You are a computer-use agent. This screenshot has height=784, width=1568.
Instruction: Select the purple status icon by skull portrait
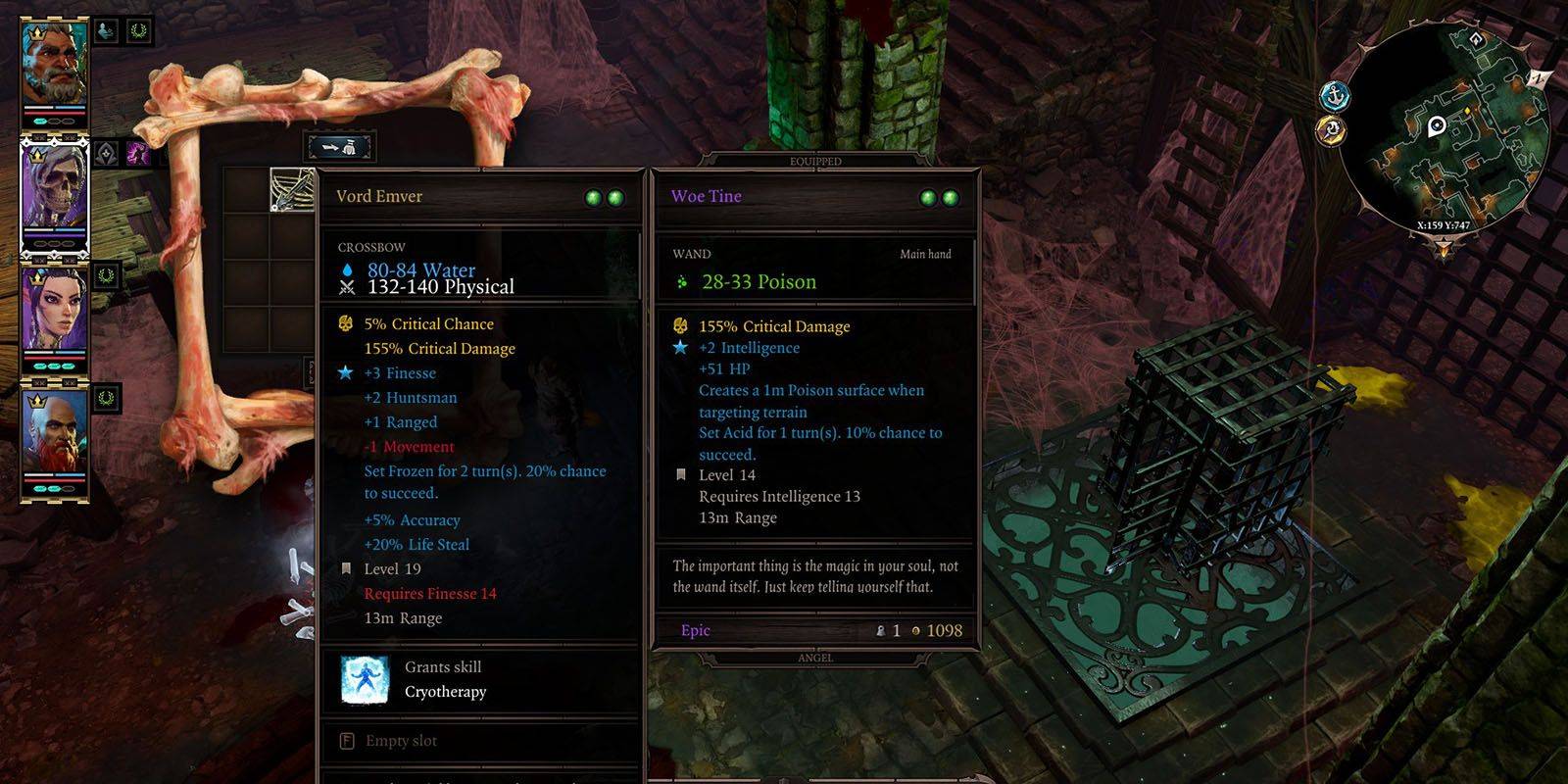click(x=137, y=153)
